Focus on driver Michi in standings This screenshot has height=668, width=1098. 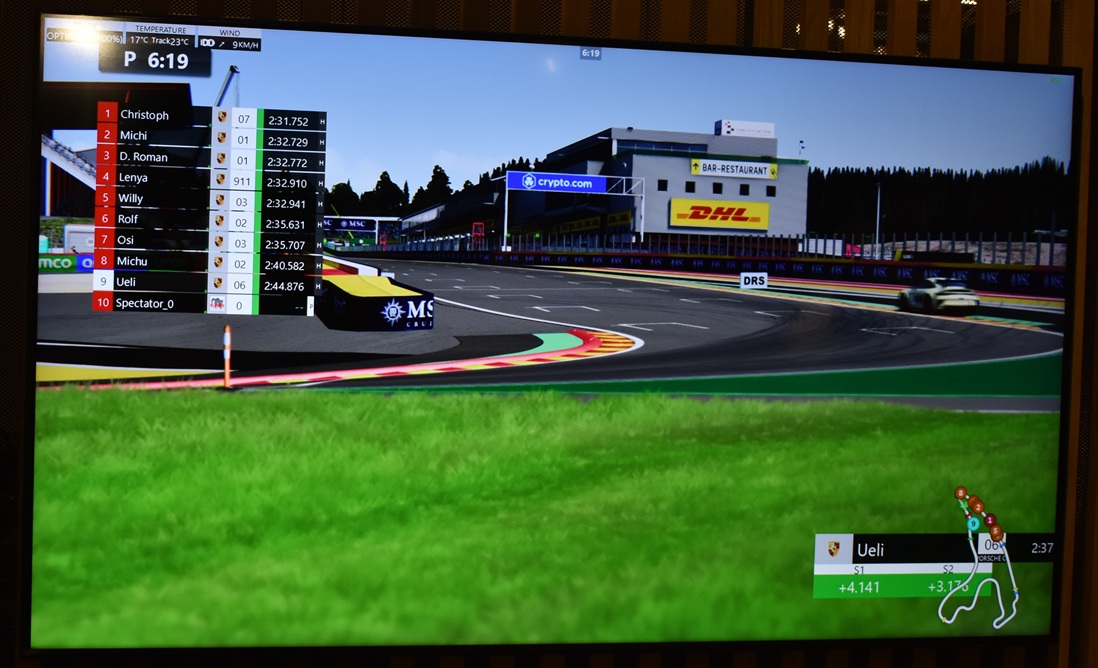pyautogui.click(x=134, y=136)
